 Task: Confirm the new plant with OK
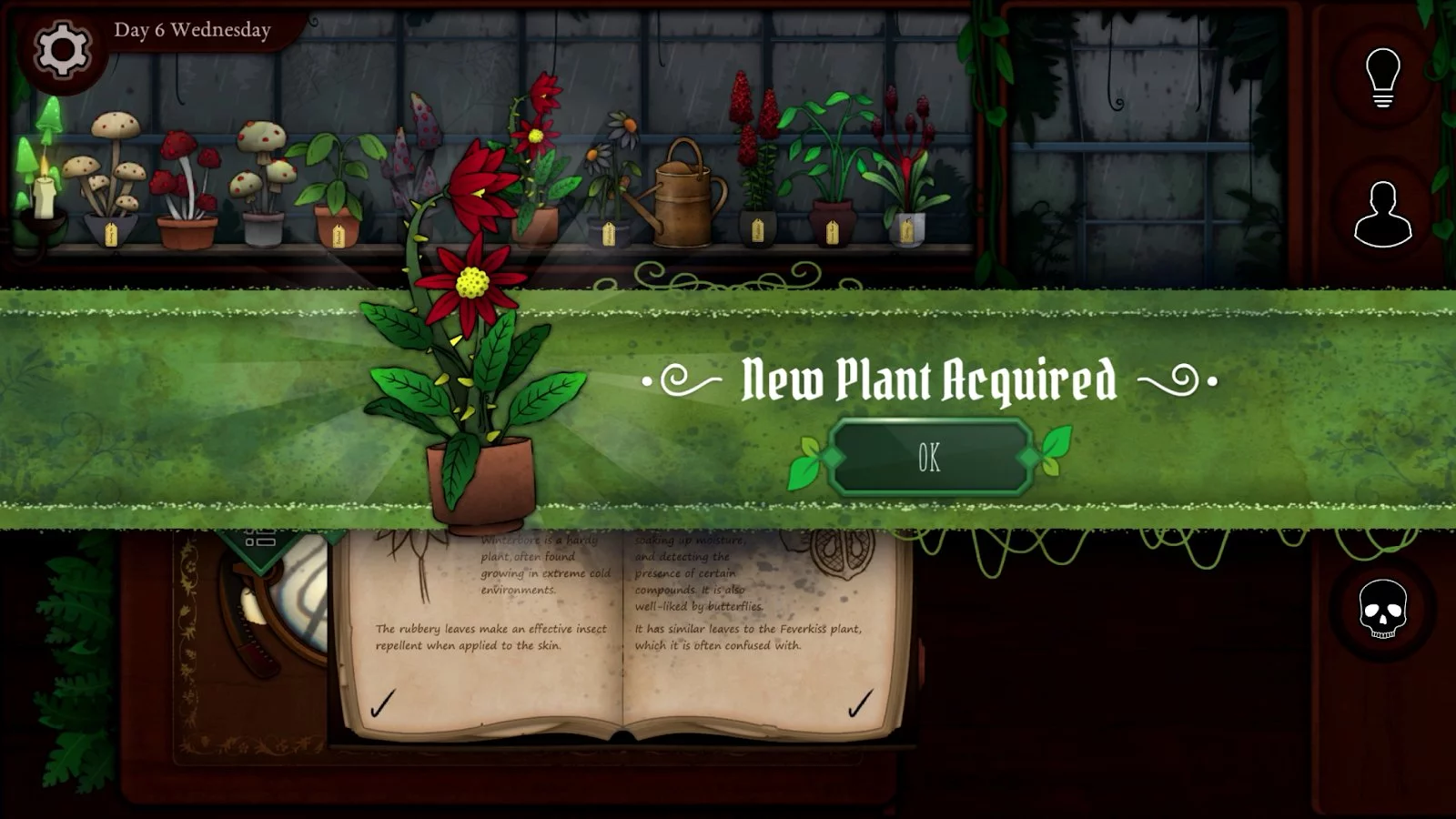tap(928, 458)
